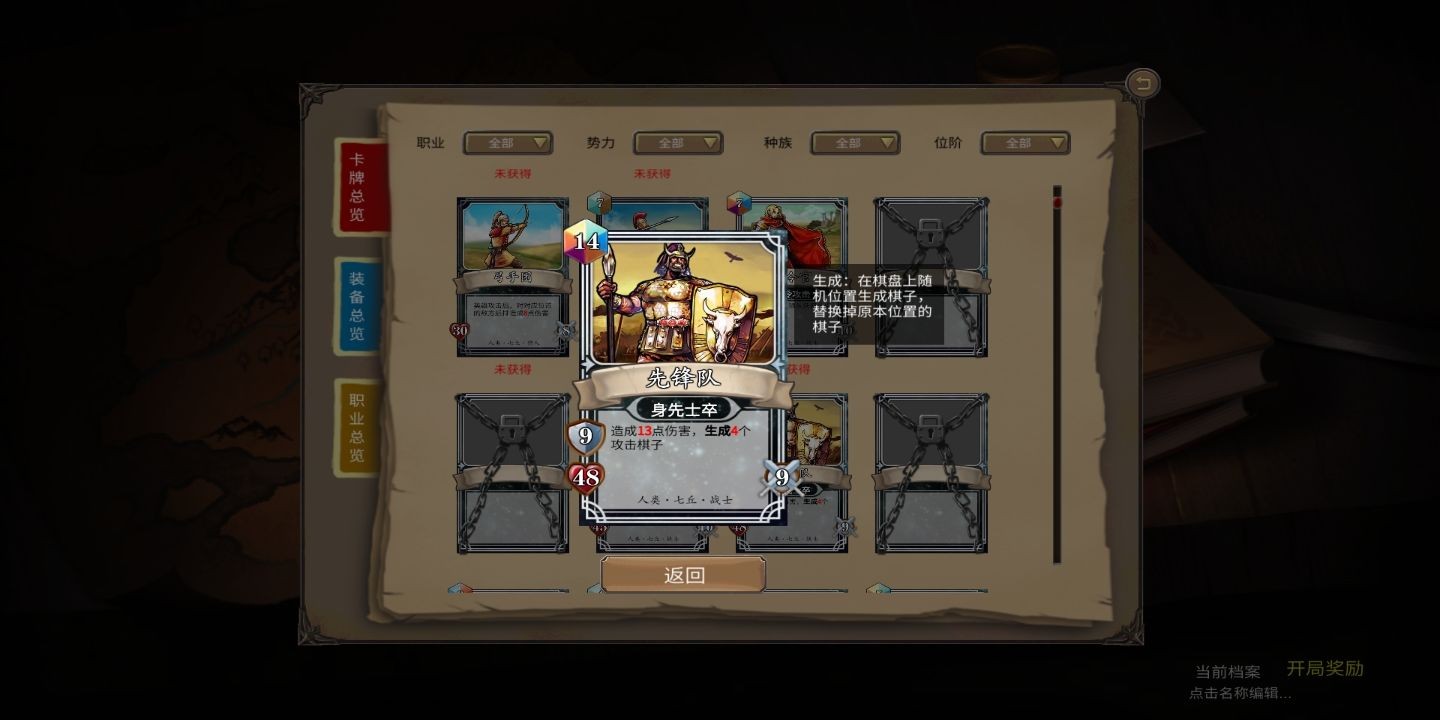The width and height of the screenshot is (1440, 720).
Task: Switch to the 卡牌总览 tab
Action: point(357,187)
